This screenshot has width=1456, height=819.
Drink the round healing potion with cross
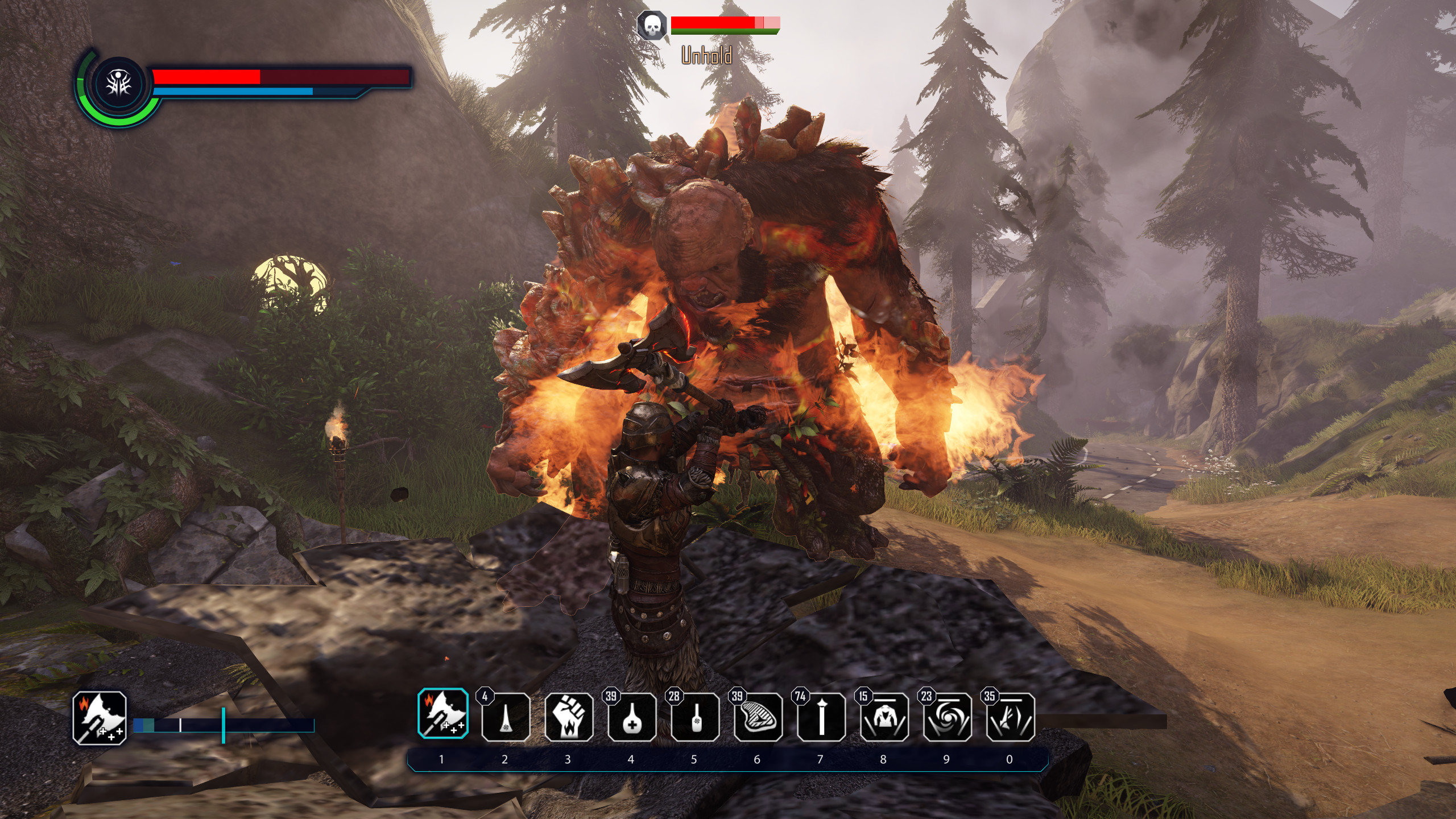pyautogui.click(x=632, y=717)
